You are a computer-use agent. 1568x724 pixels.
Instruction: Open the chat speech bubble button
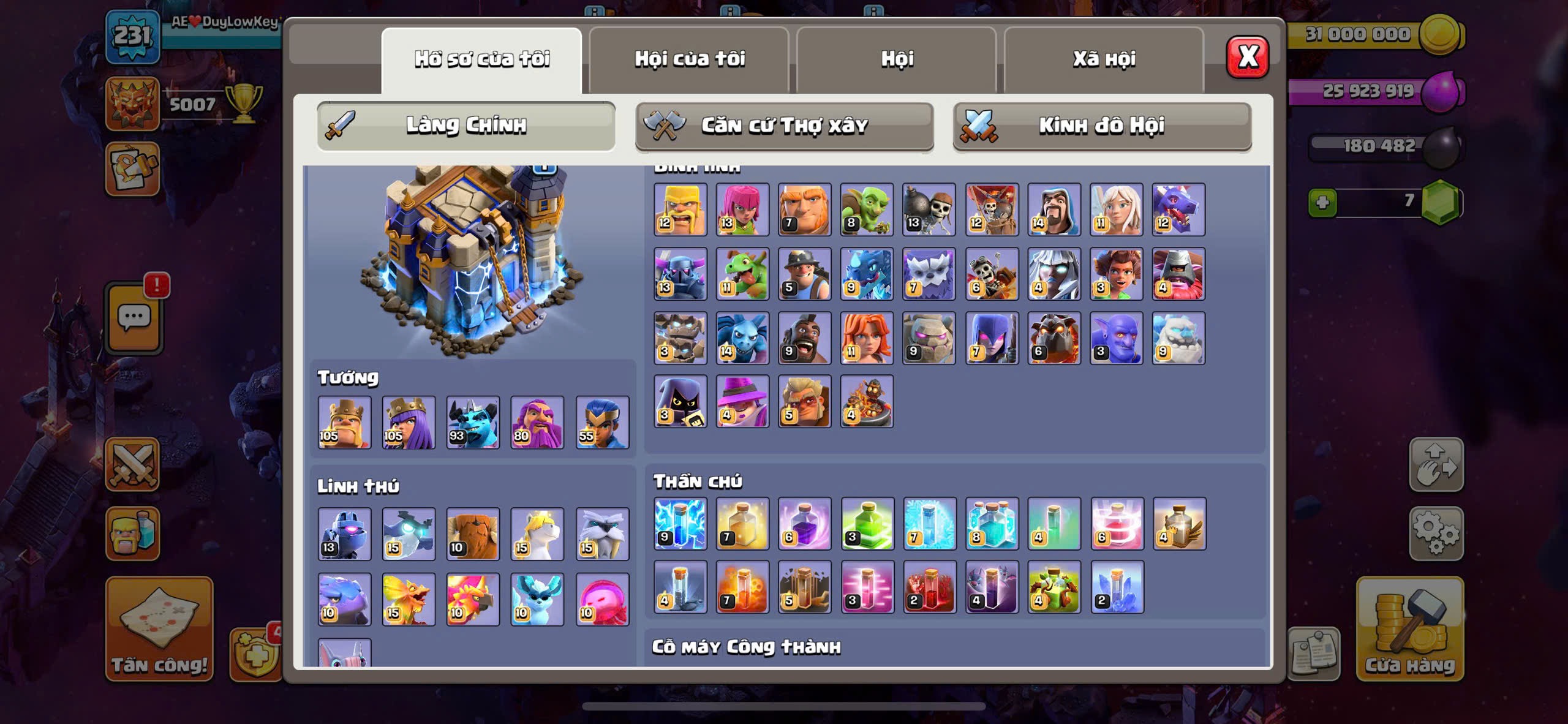(134, 318)
